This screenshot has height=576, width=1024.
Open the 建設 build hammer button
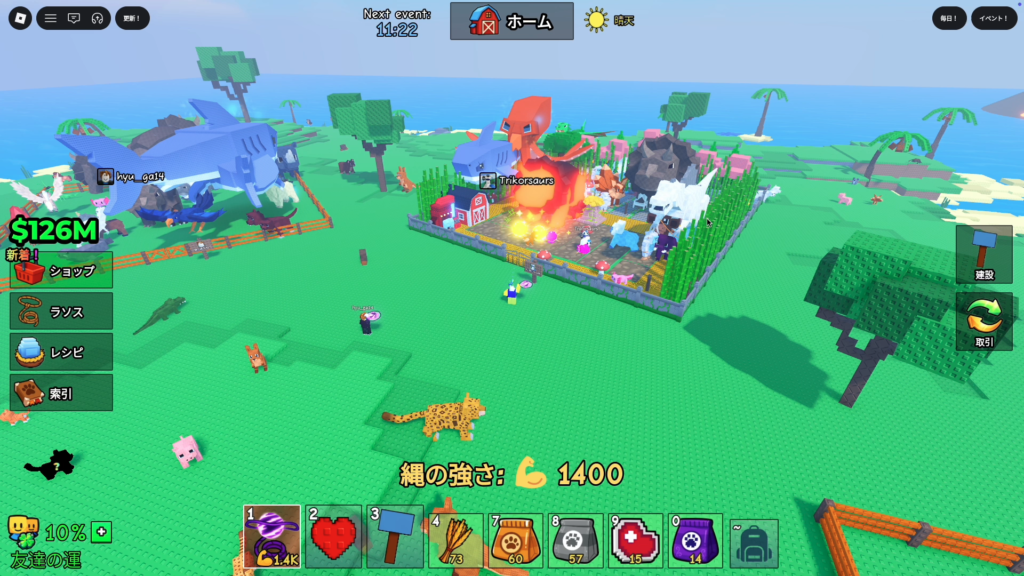(x=984, y=253)
